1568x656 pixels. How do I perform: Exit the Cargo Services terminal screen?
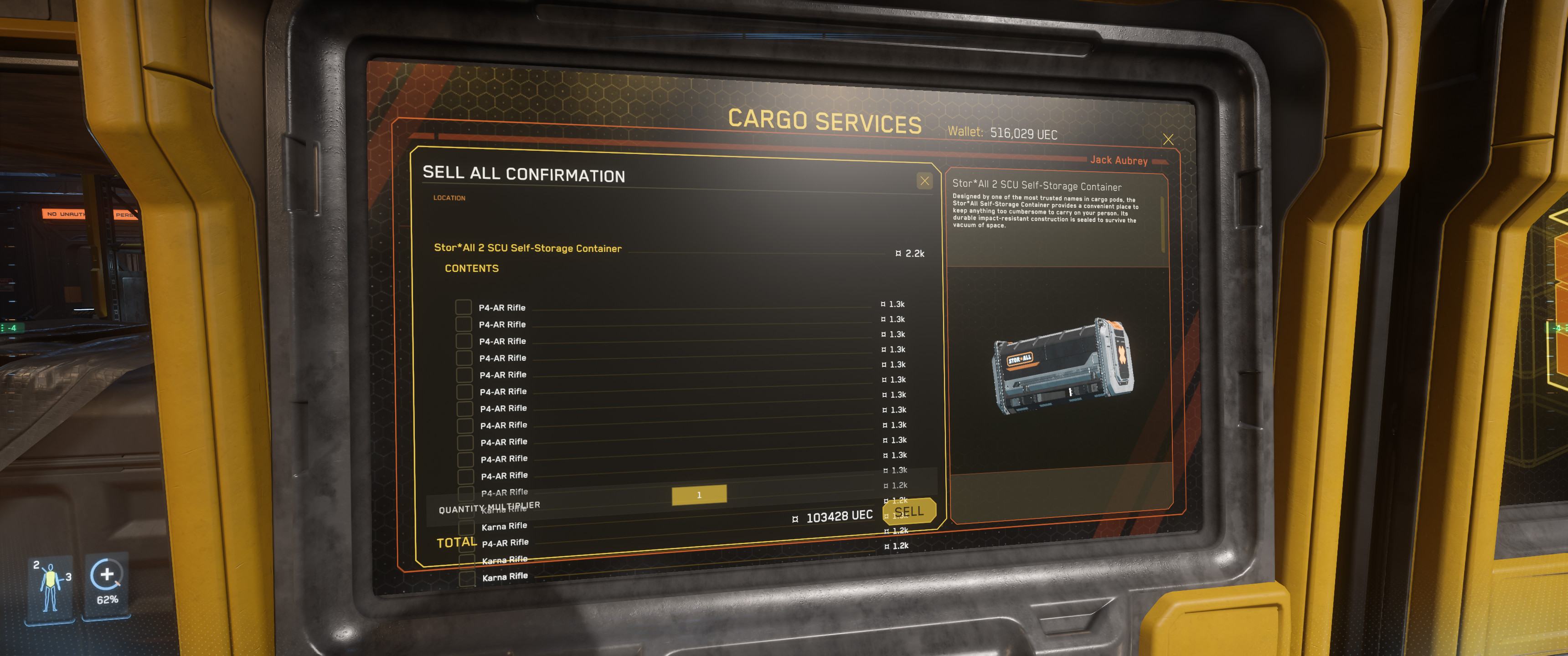tap(1168, 139)
